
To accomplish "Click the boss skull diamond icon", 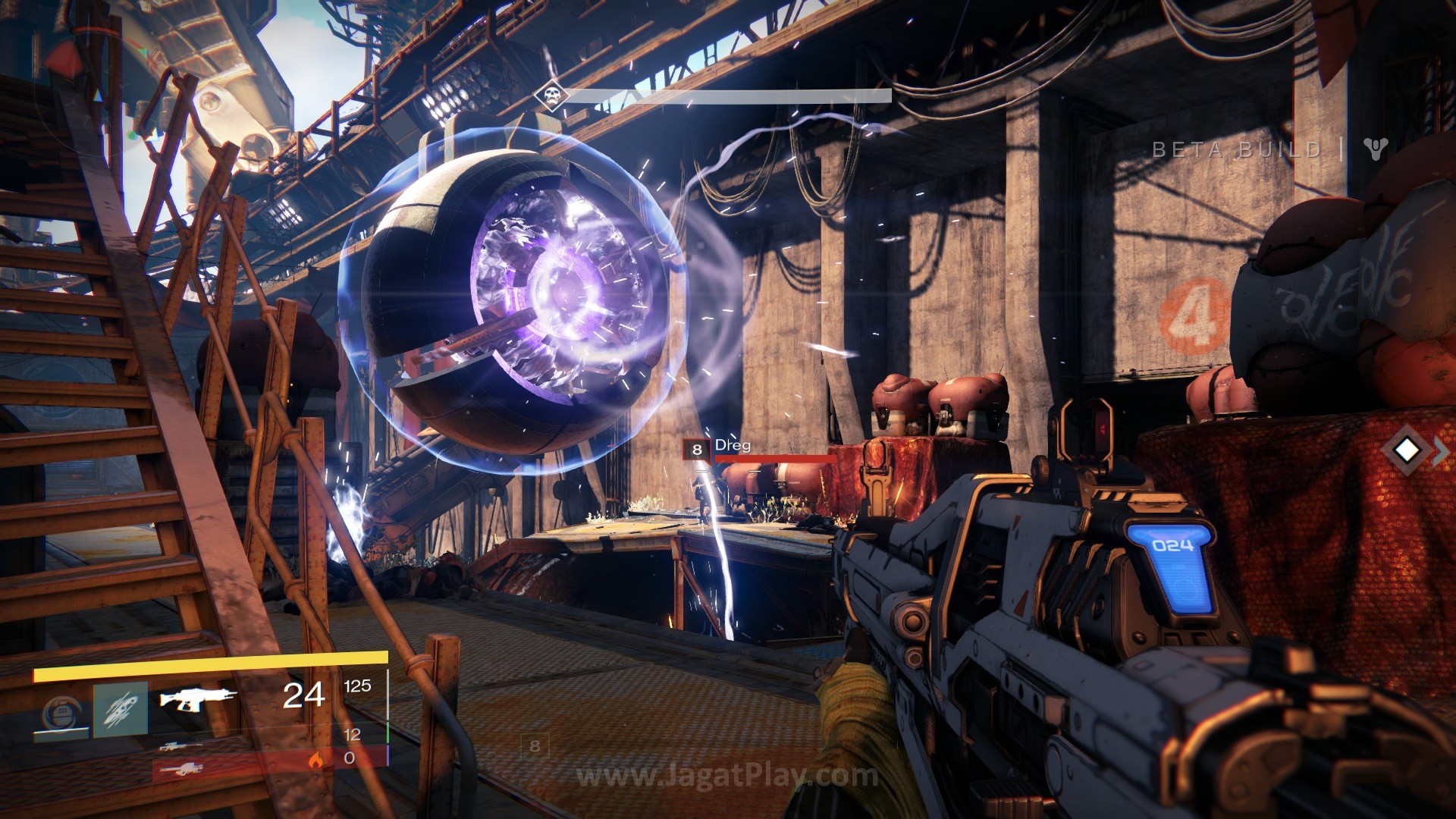I will pos(549,96).
